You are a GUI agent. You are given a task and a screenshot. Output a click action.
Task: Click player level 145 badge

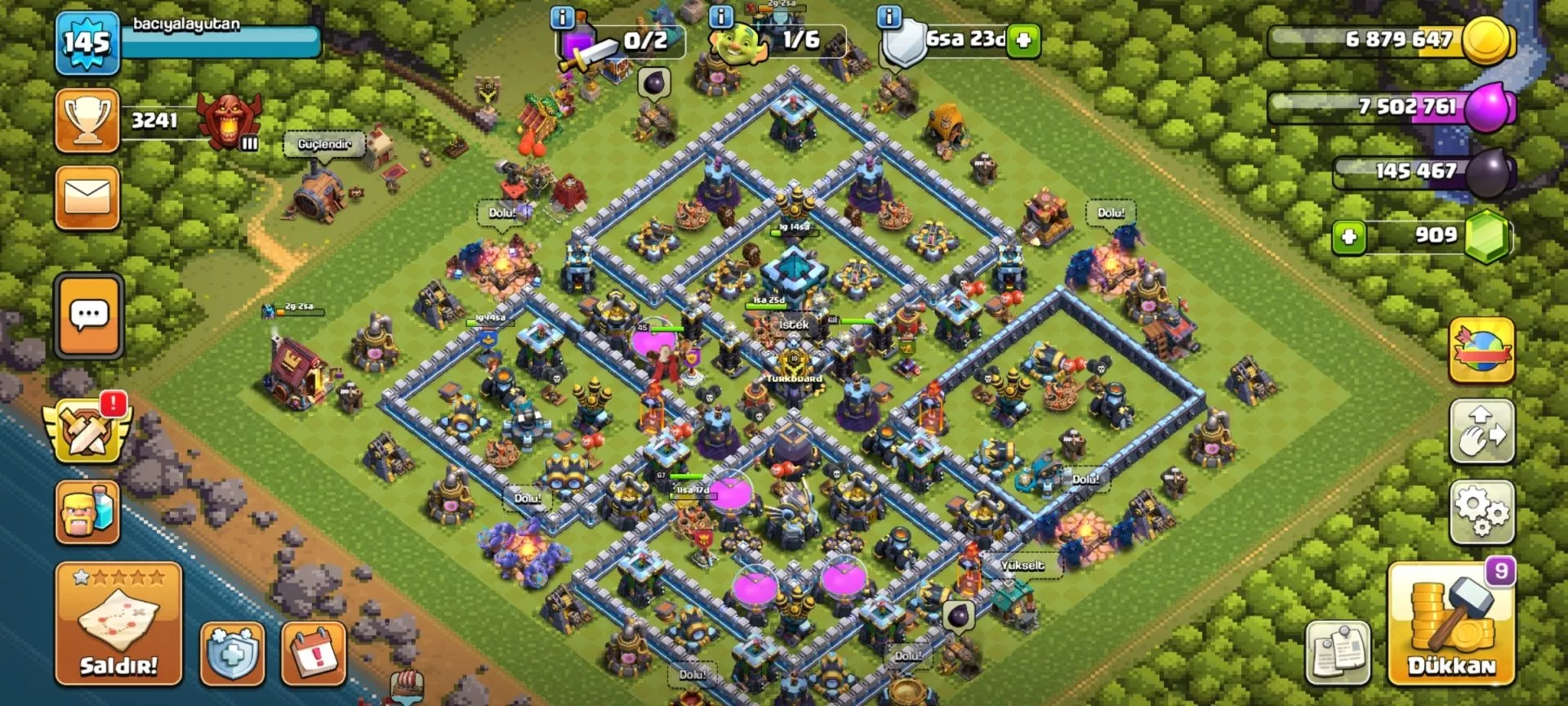[x=87, y=42]
